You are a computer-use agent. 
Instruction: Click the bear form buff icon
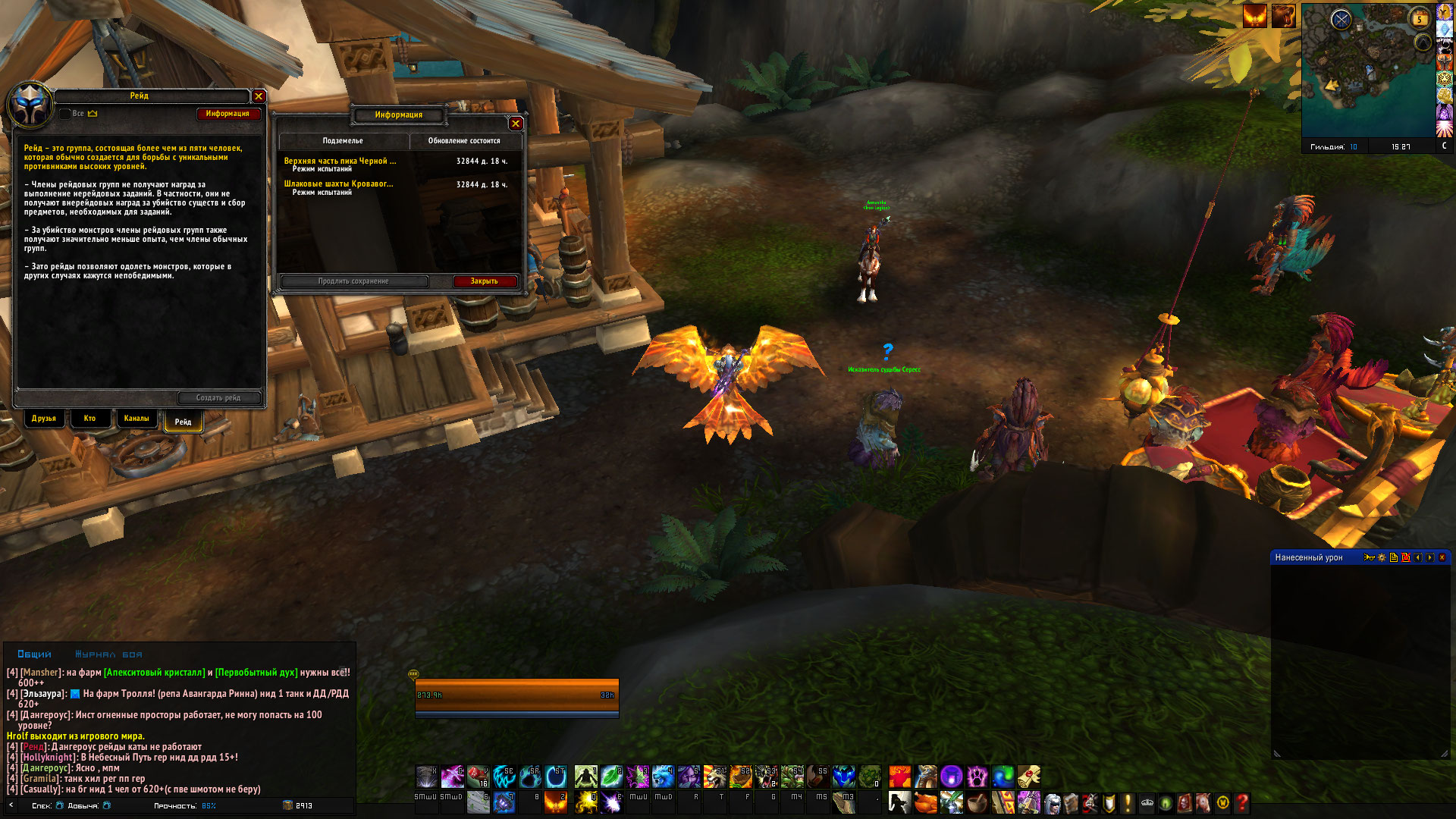(x=1283, y=16)
